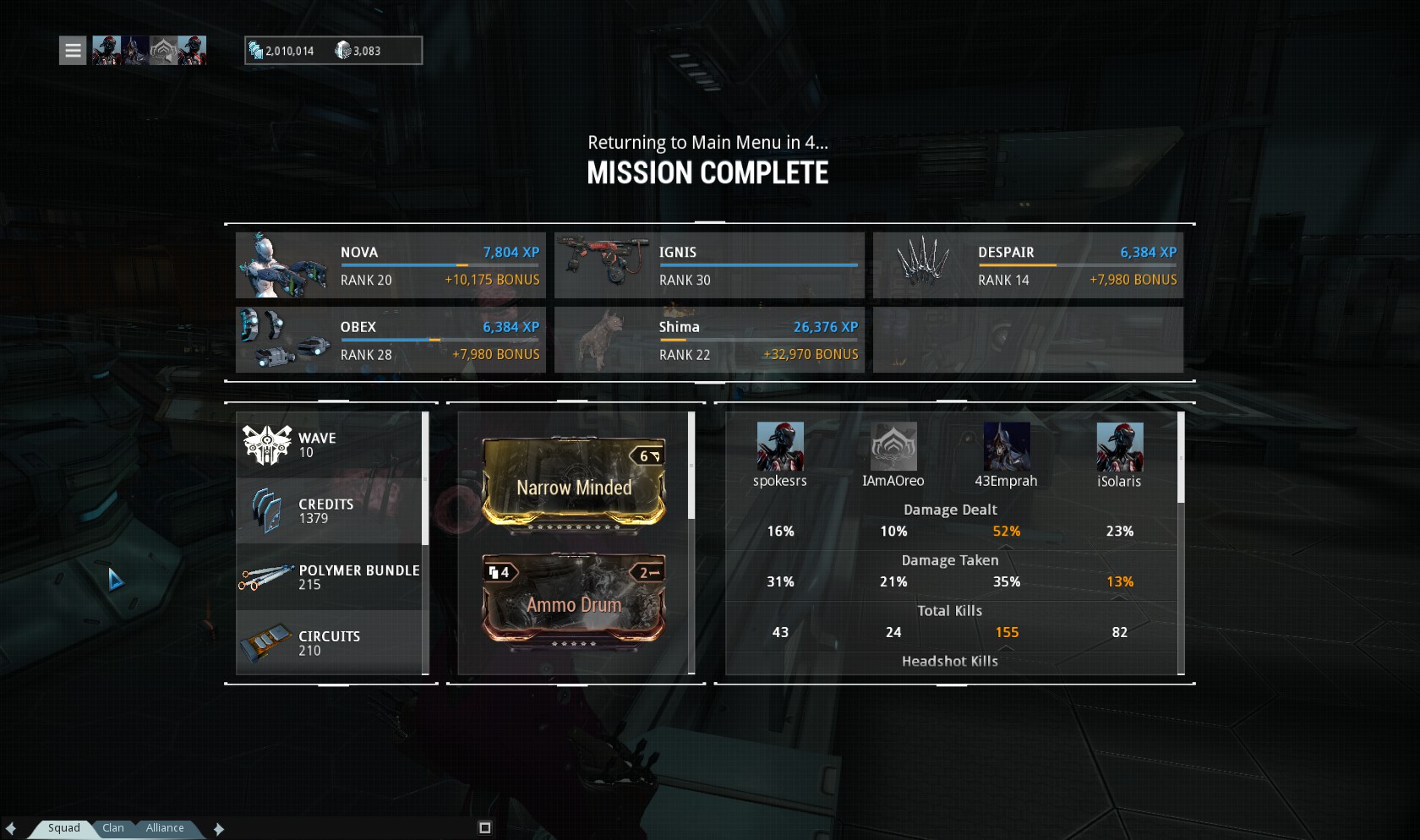Click the credits and platinum balance box
Screen dimensions: 1420x840
[333, 51]
